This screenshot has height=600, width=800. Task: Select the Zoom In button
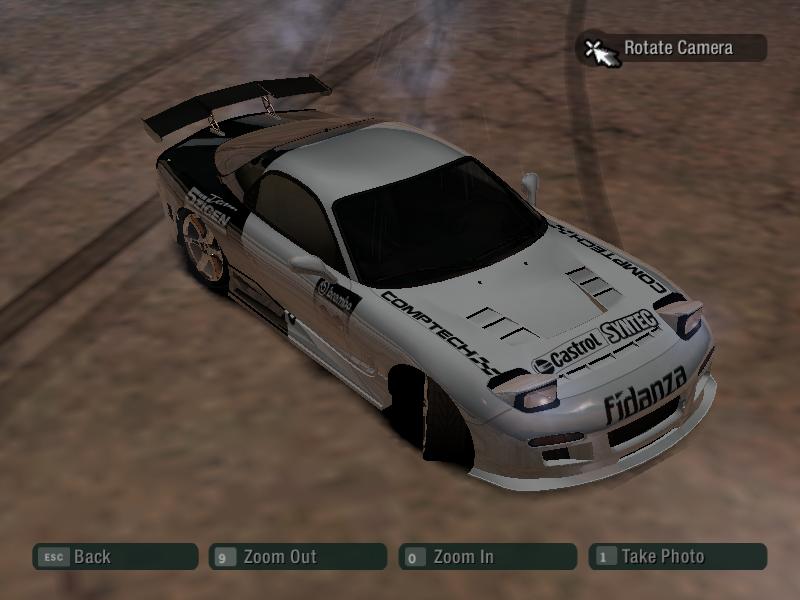(487, 557)
